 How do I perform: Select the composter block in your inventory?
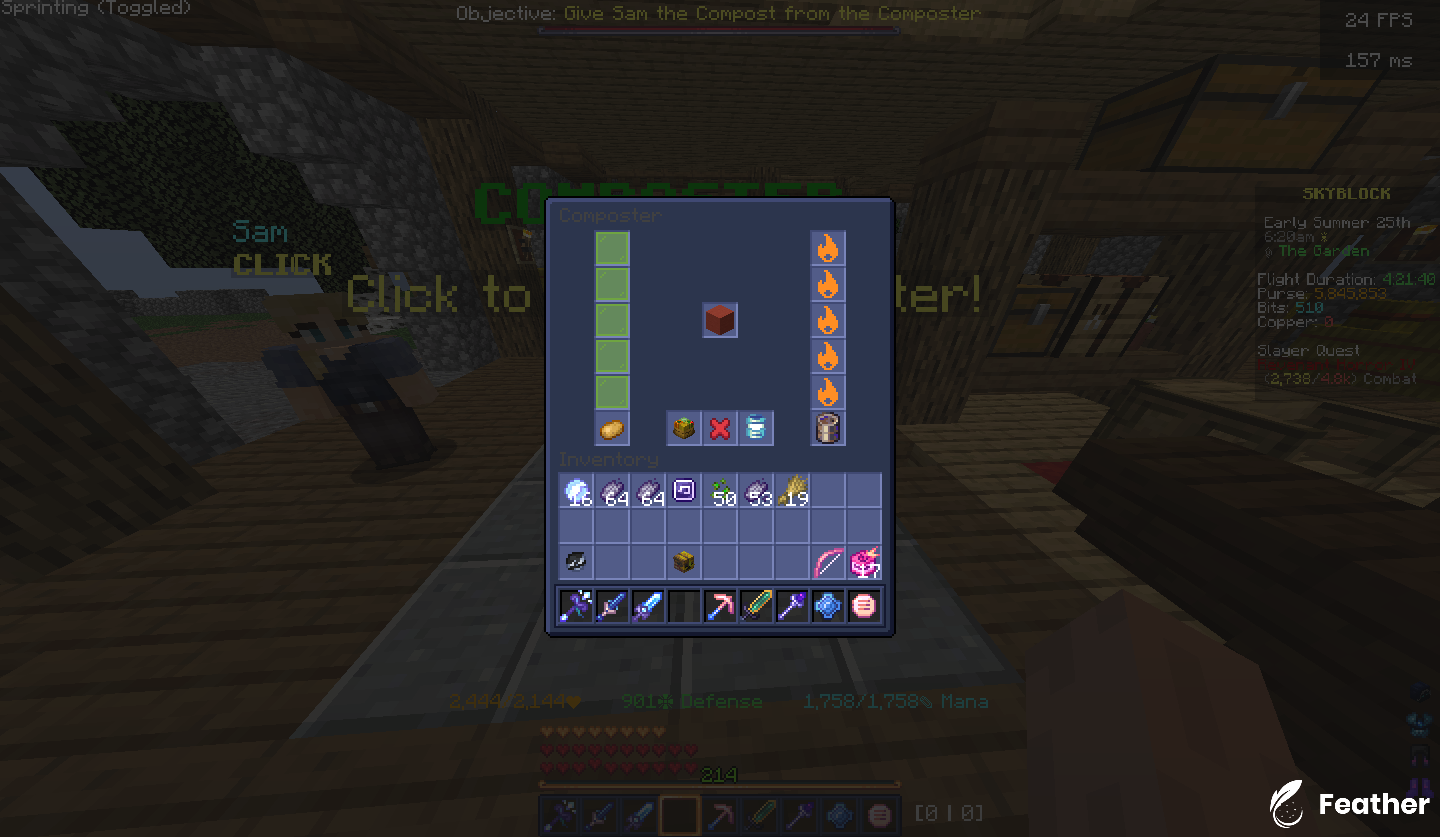tap(683, 561)
